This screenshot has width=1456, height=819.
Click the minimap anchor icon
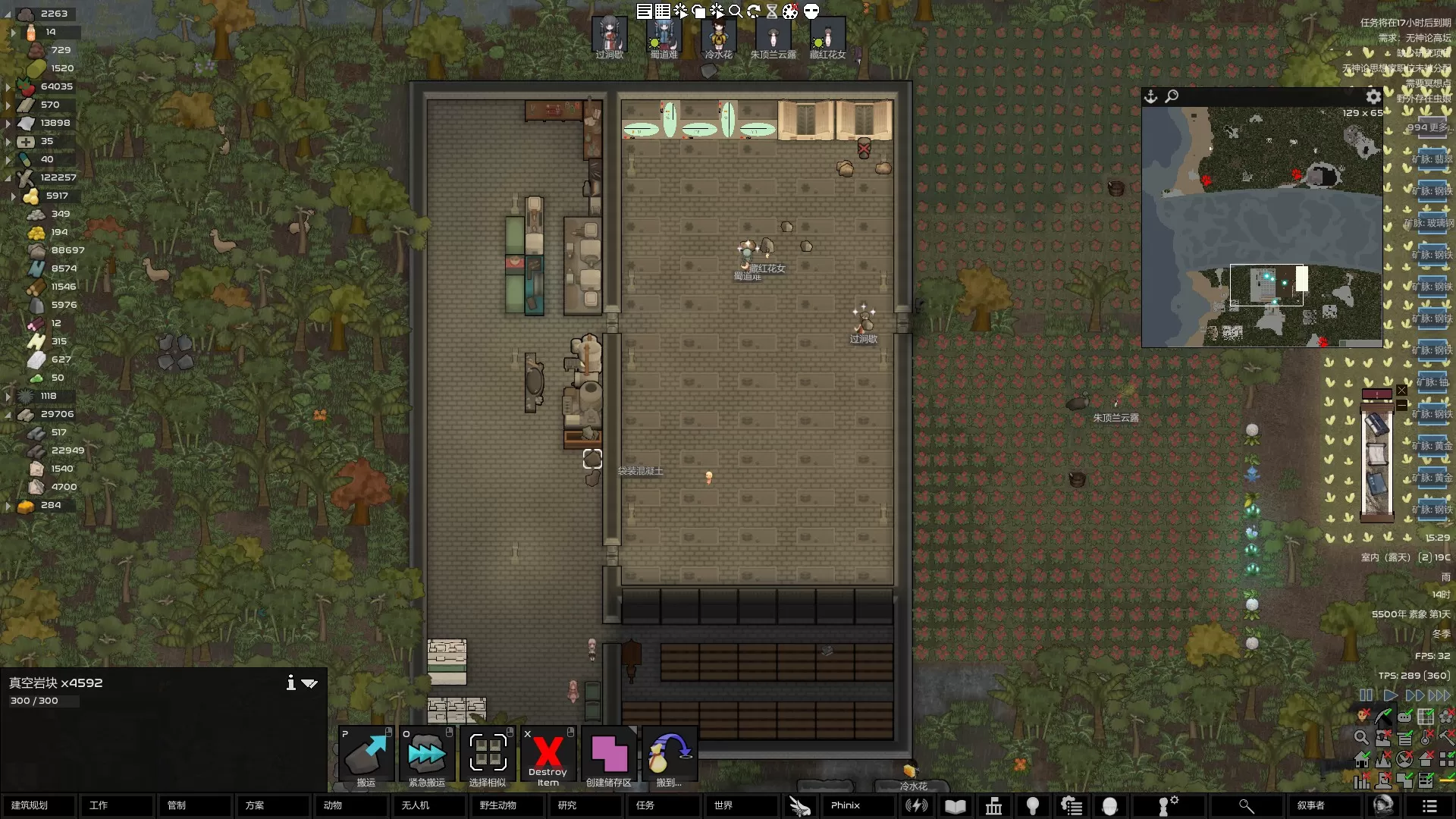coord(1151,96)
